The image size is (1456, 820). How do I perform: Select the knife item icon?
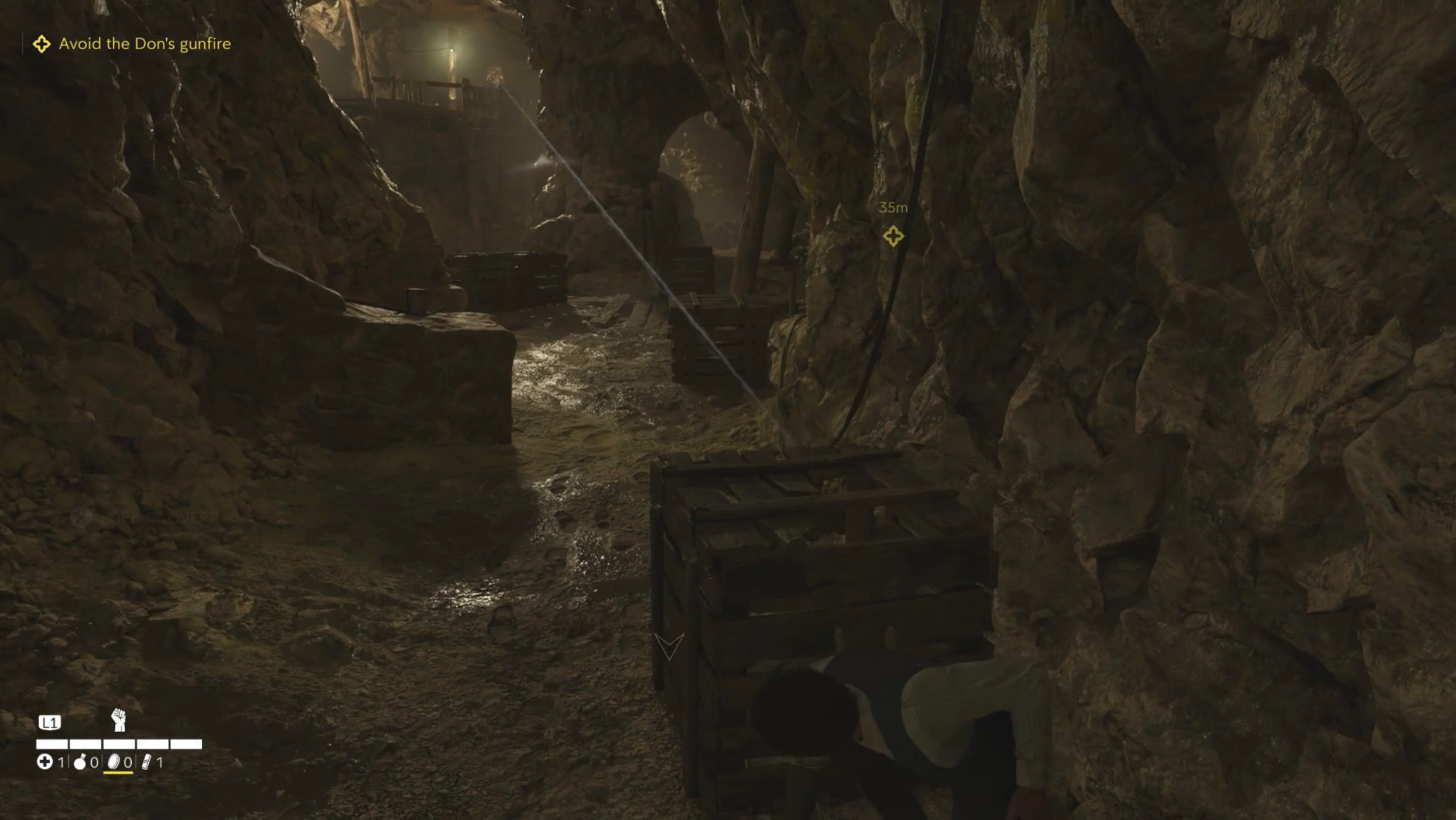tap(146, 762)
